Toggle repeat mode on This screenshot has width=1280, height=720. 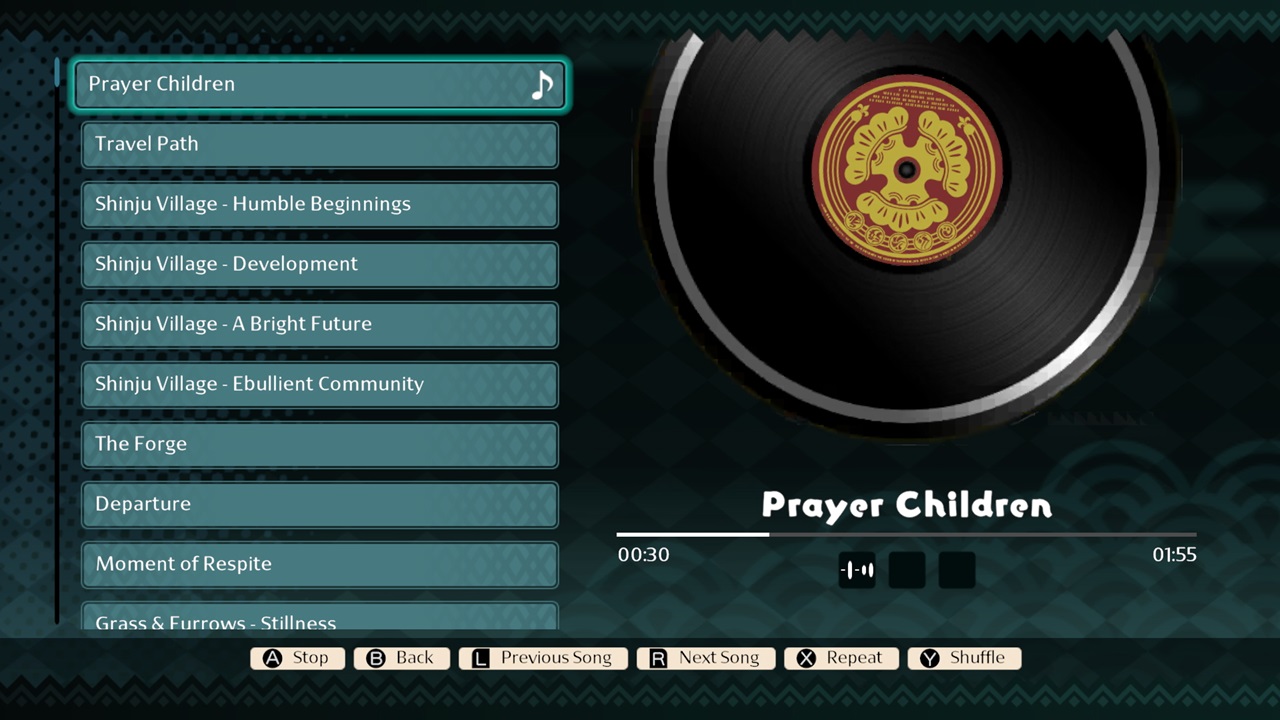[x=841, y=658]
